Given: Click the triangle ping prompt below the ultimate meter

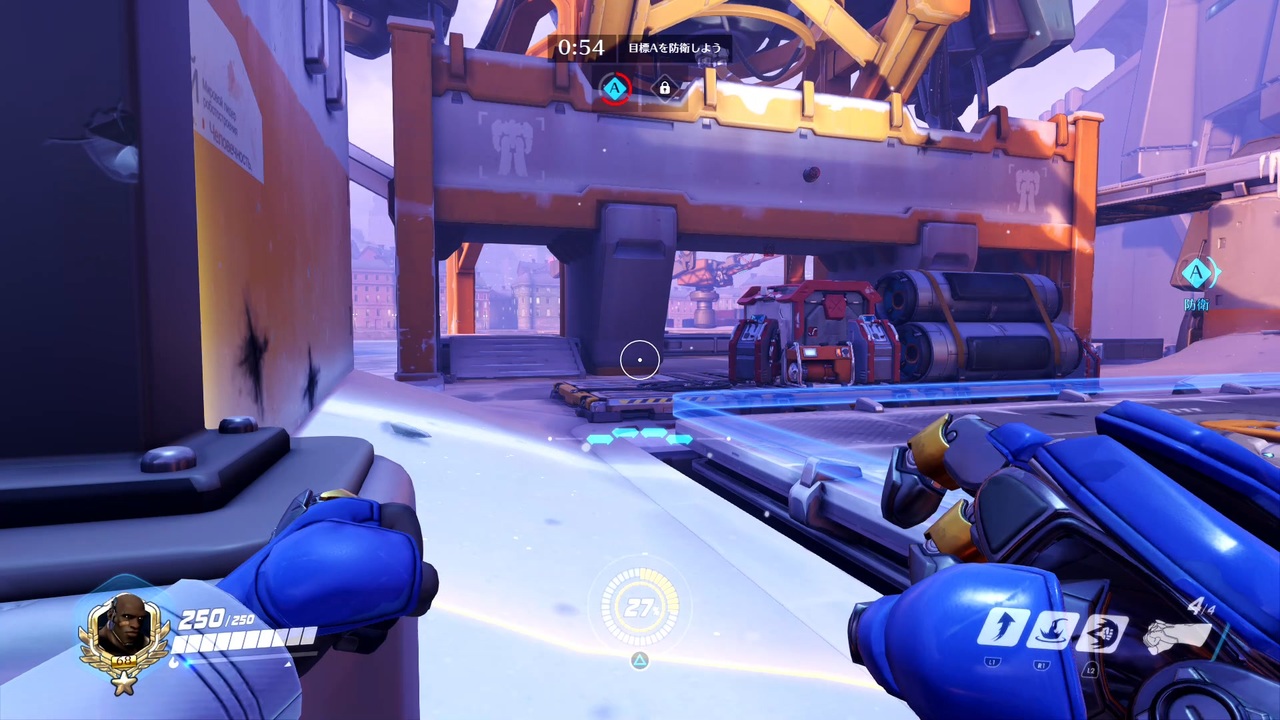Looking at the screenshot, I should [x=640, y=660].
